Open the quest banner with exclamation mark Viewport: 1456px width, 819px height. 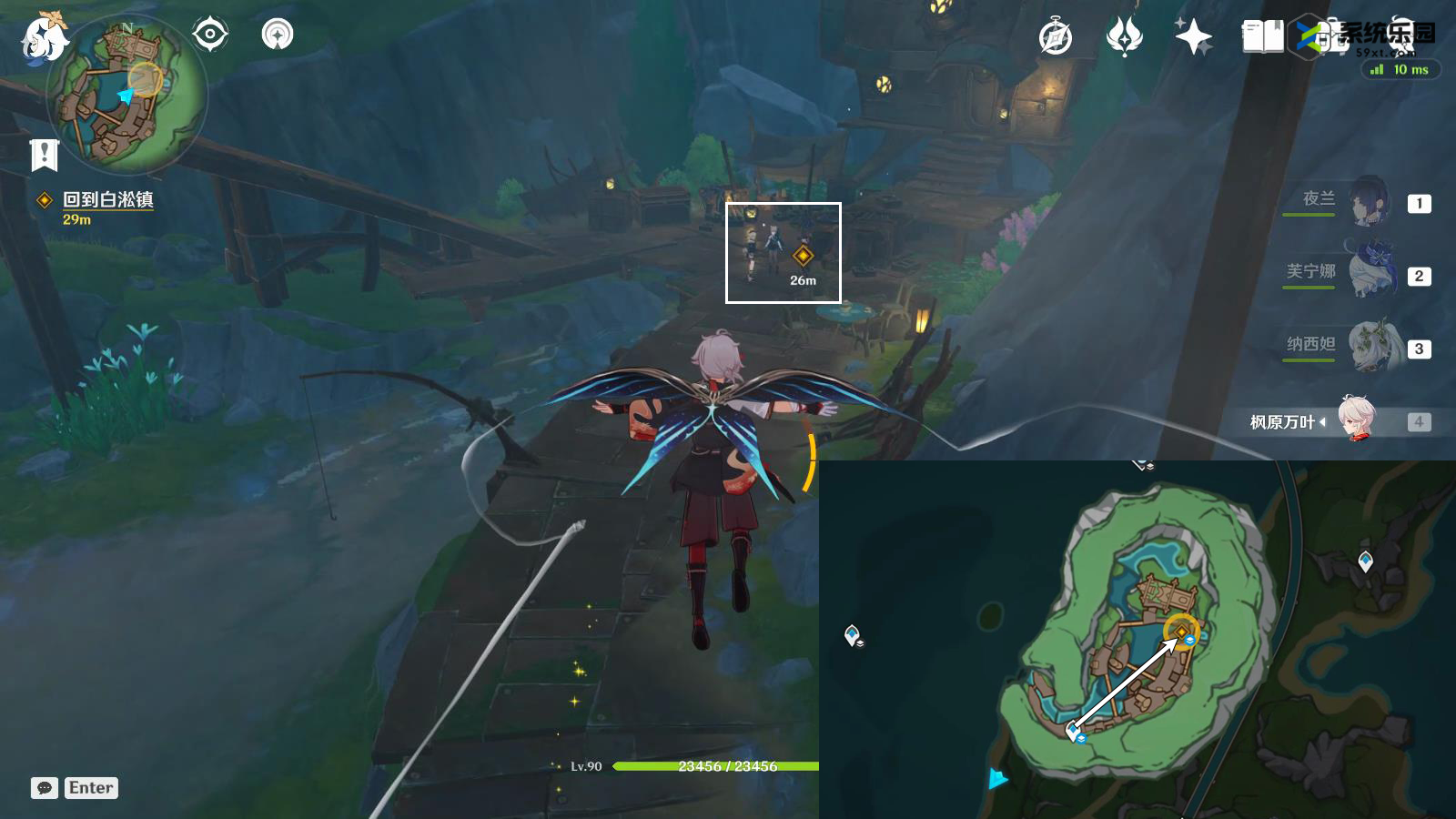44,156
